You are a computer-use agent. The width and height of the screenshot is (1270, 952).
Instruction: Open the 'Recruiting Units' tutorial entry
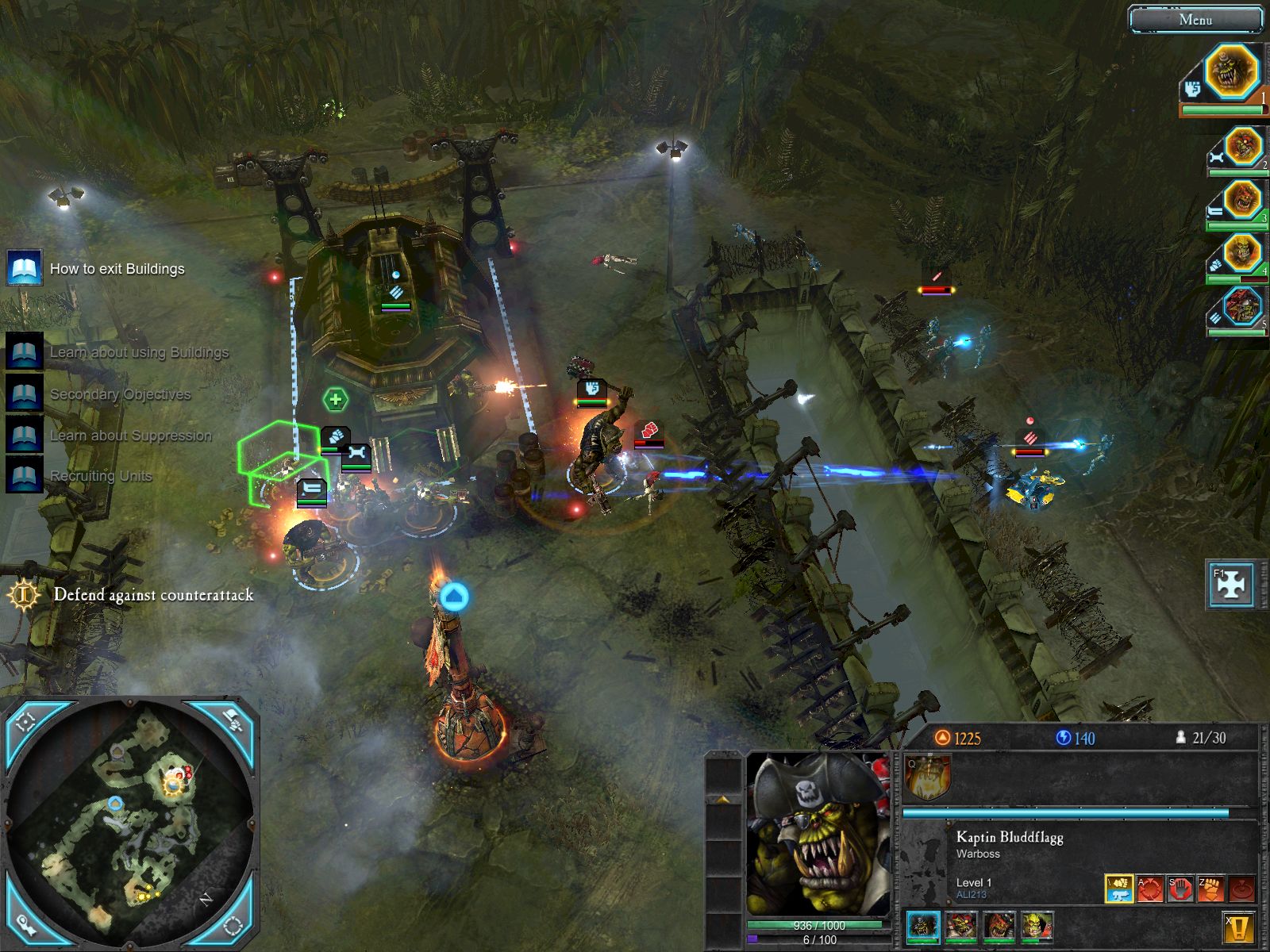click(25, 476)
